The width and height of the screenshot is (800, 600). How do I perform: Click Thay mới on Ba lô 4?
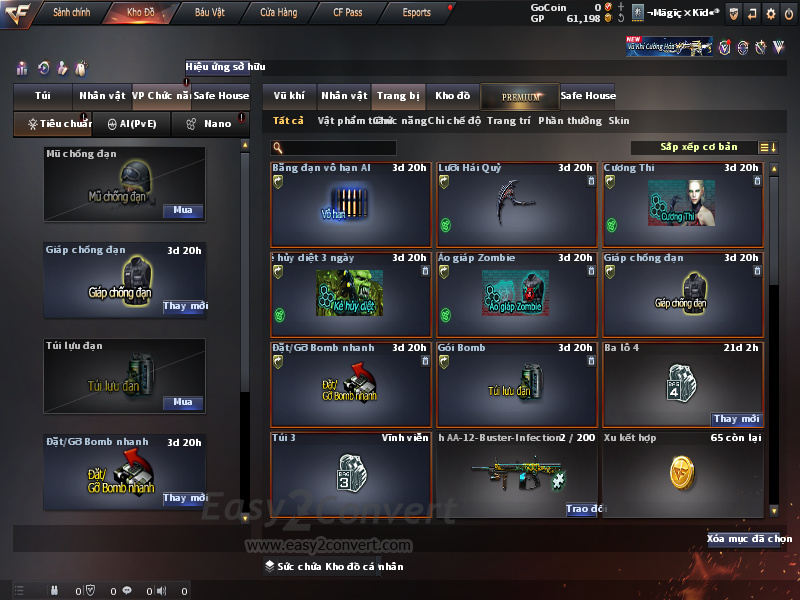pyautogui.click(x=737, y=419)
